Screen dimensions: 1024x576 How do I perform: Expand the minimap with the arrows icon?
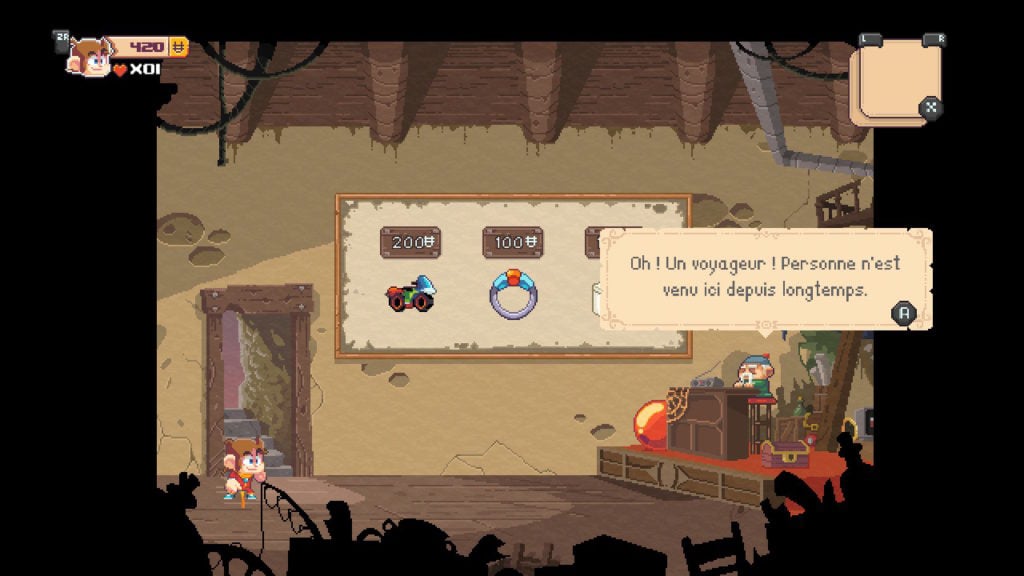click(930, 107)
